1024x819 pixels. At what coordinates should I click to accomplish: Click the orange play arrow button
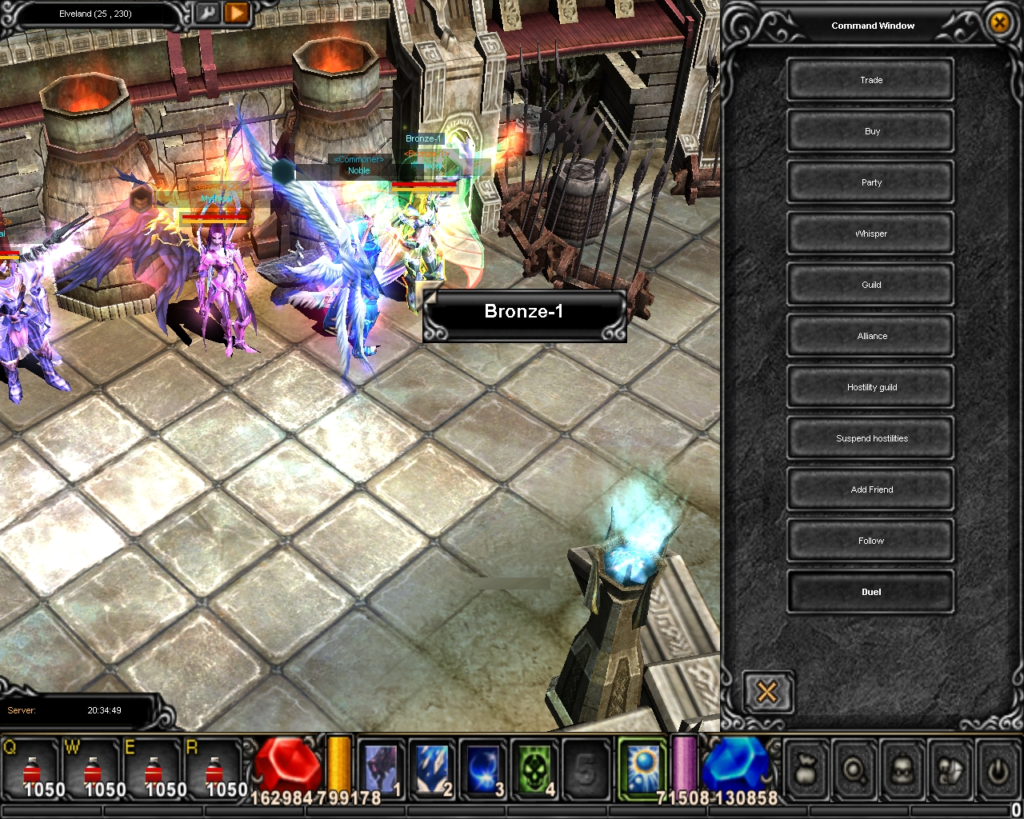236,13
